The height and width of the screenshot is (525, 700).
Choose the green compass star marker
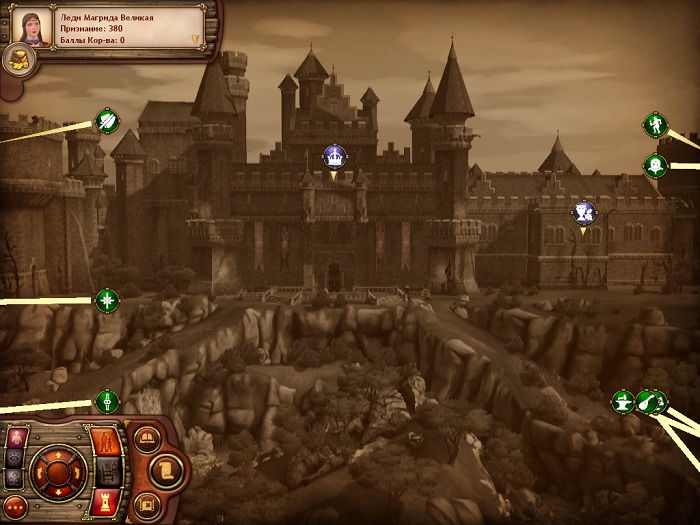tap(107, 299)
